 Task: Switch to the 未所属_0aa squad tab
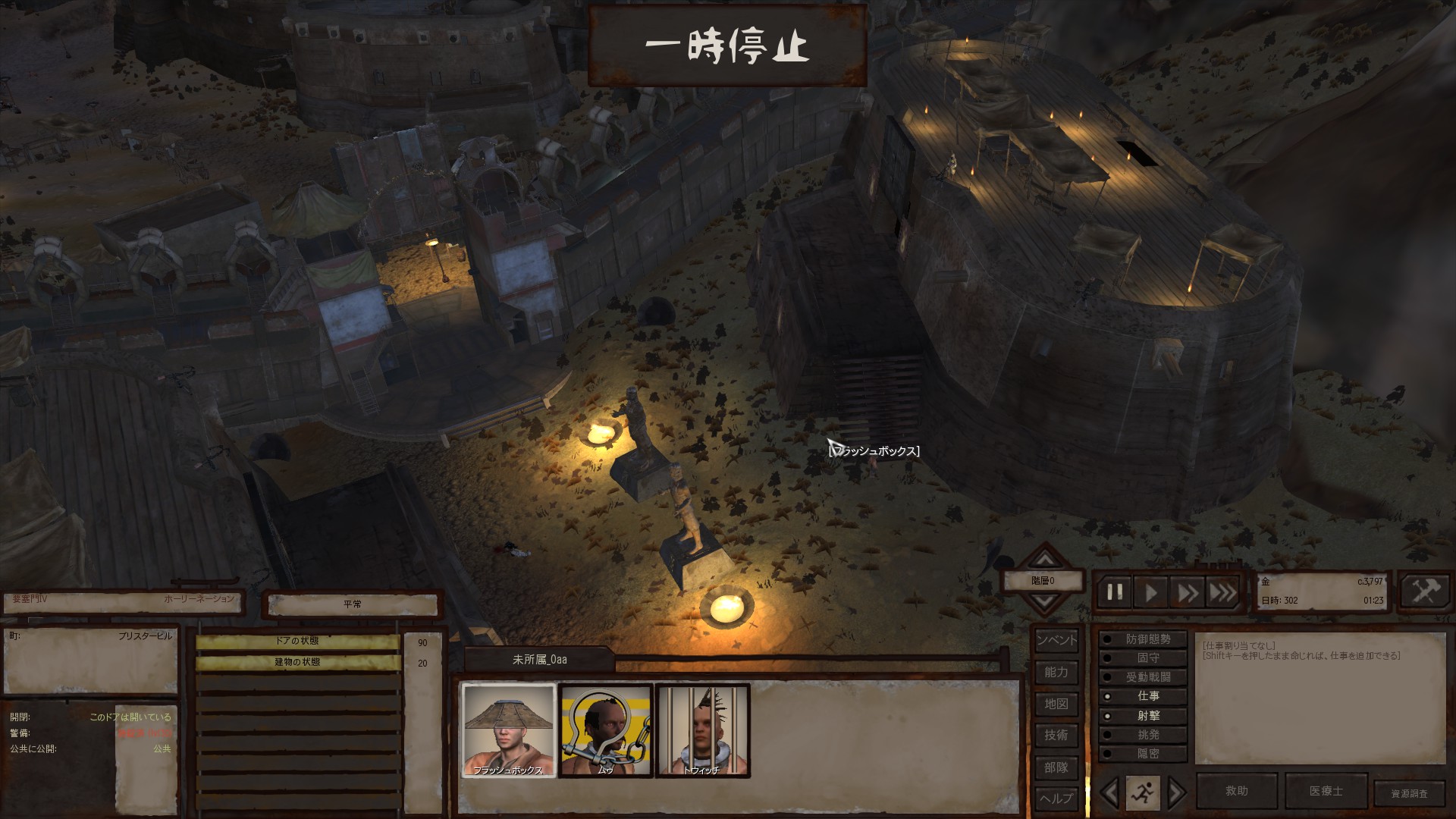539,660
